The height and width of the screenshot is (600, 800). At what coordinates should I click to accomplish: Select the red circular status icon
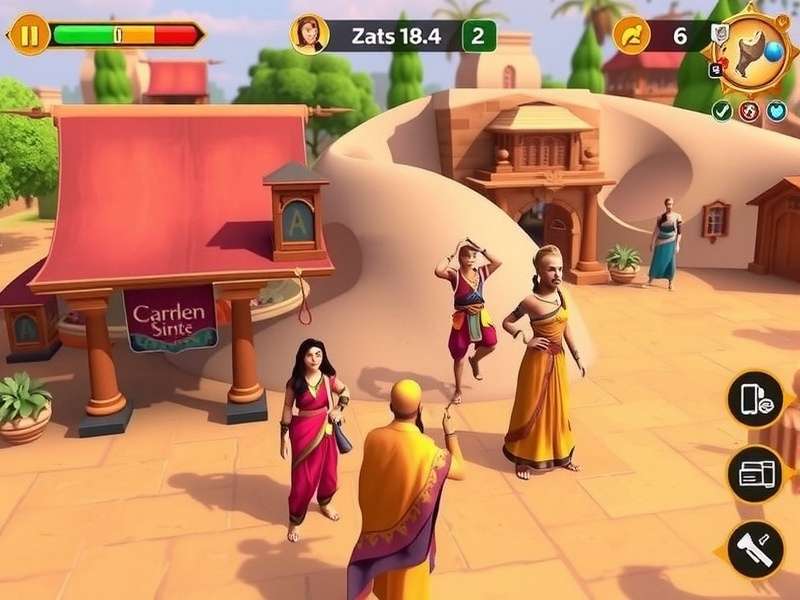pyautogui.click(x=749, y=111)
